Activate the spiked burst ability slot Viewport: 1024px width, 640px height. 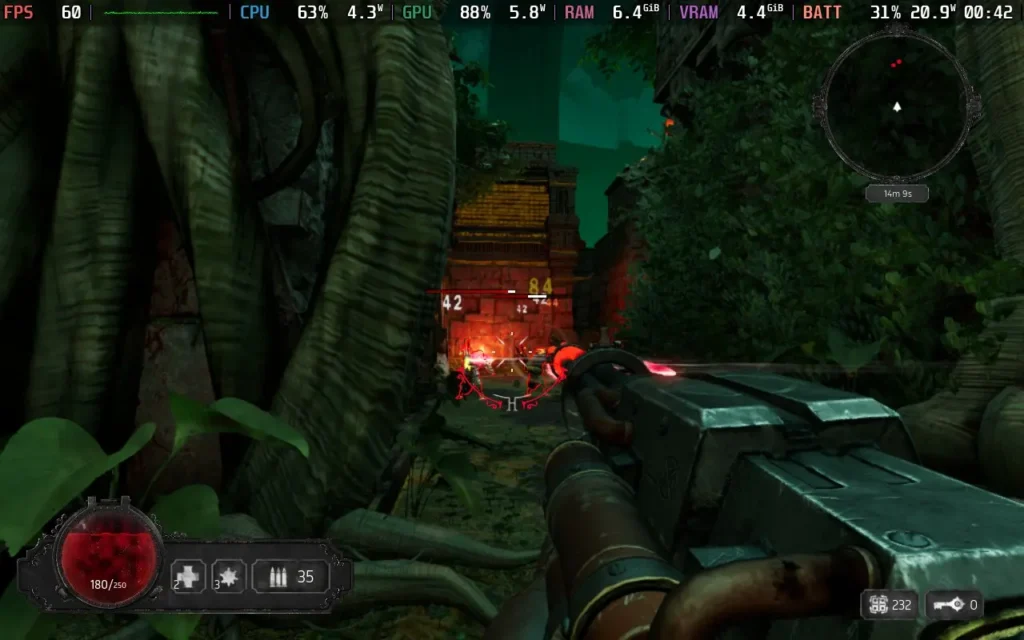229,576
